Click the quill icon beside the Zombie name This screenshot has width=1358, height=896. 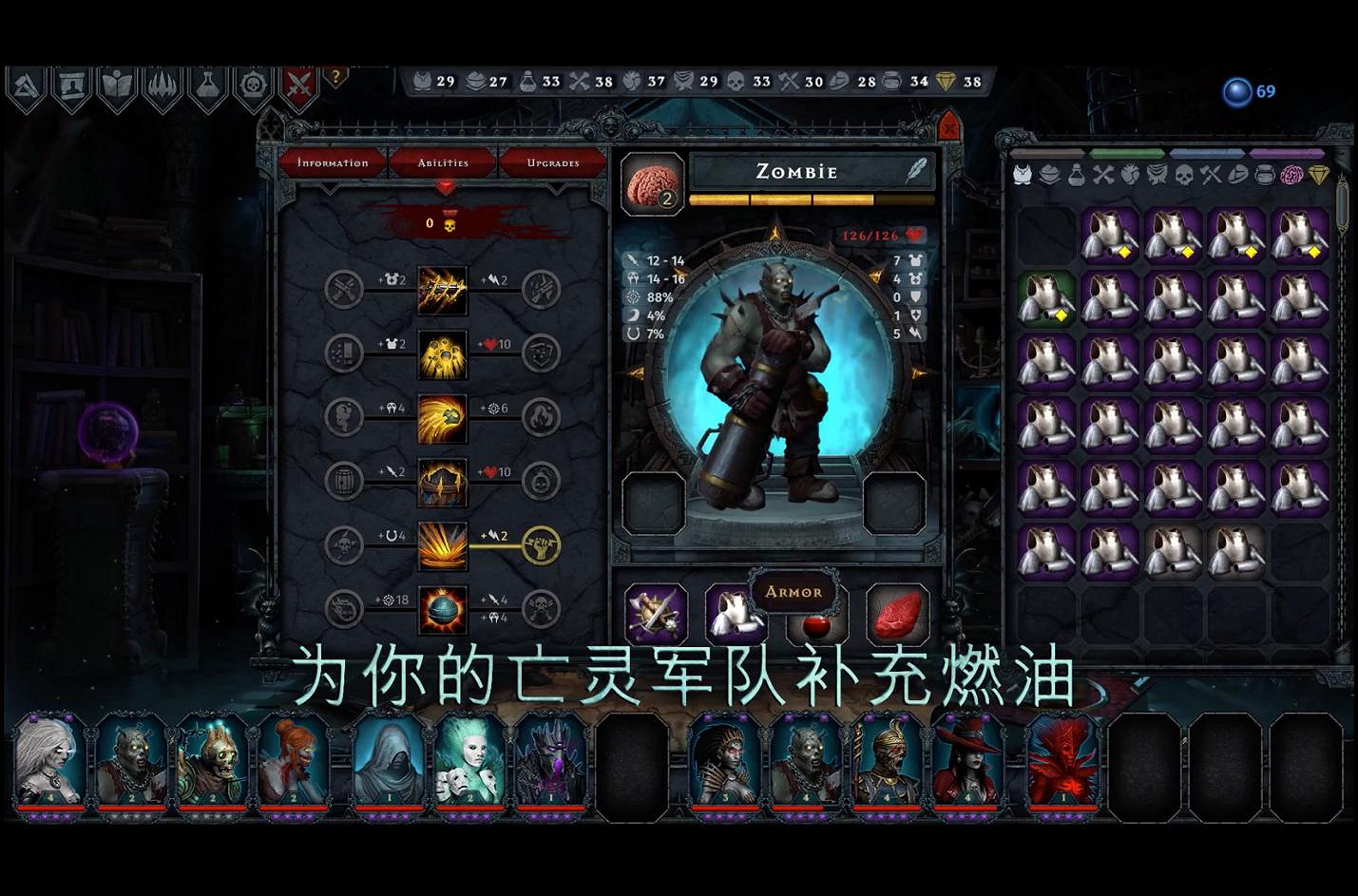(914, 171)
